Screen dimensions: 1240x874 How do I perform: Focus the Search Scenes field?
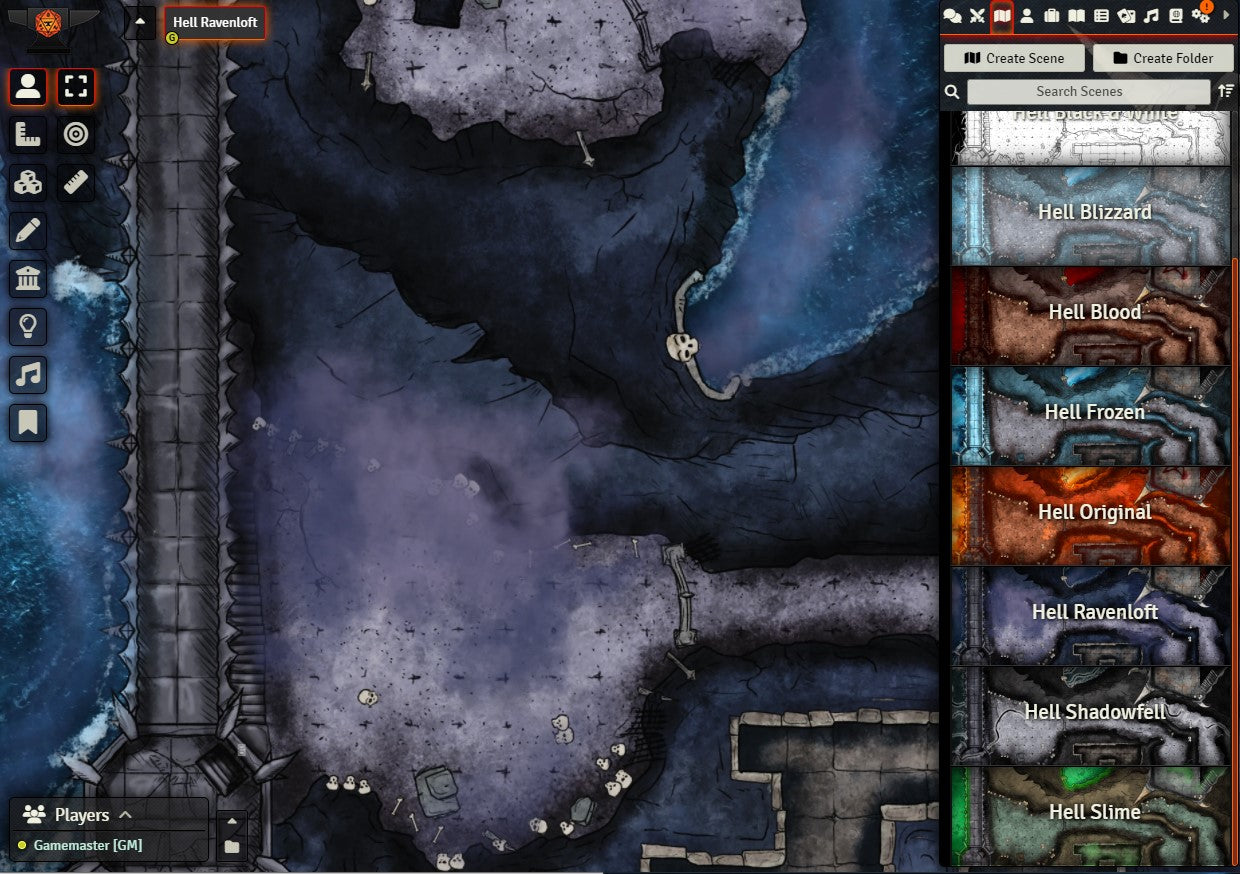(1088, 91)
